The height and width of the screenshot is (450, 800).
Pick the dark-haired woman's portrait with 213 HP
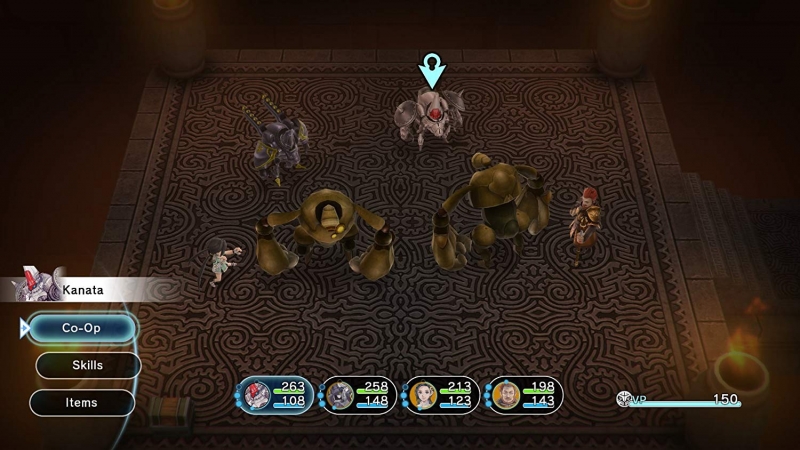click(421, 395)
